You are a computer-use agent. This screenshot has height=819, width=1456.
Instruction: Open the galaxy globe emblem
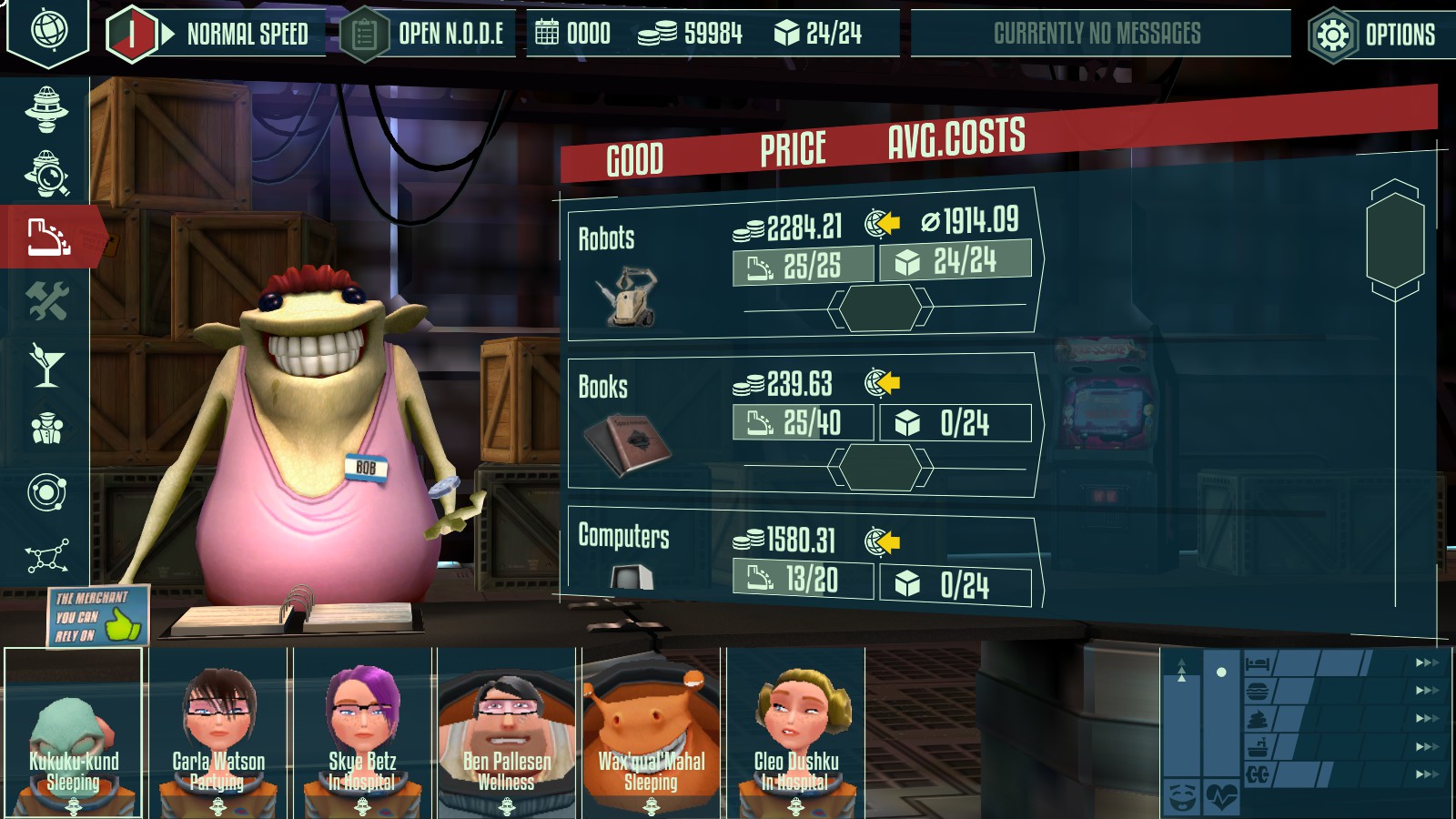point(47,30)
